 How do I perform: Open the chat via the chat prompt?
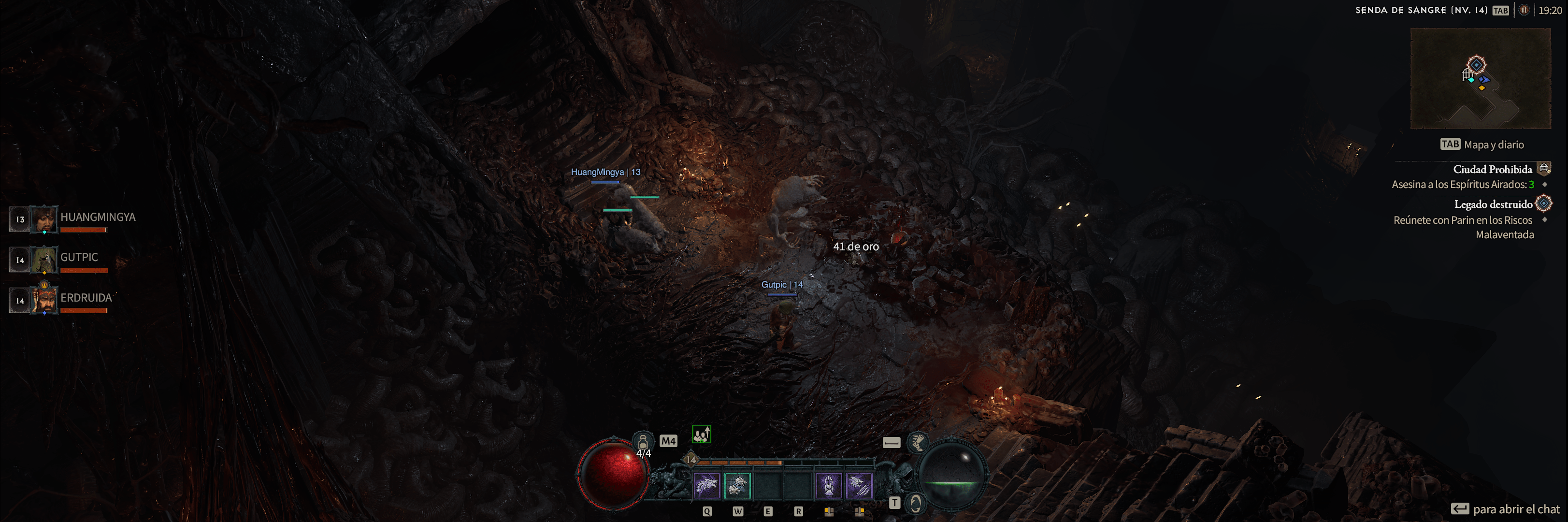(x=1505, y=508)
